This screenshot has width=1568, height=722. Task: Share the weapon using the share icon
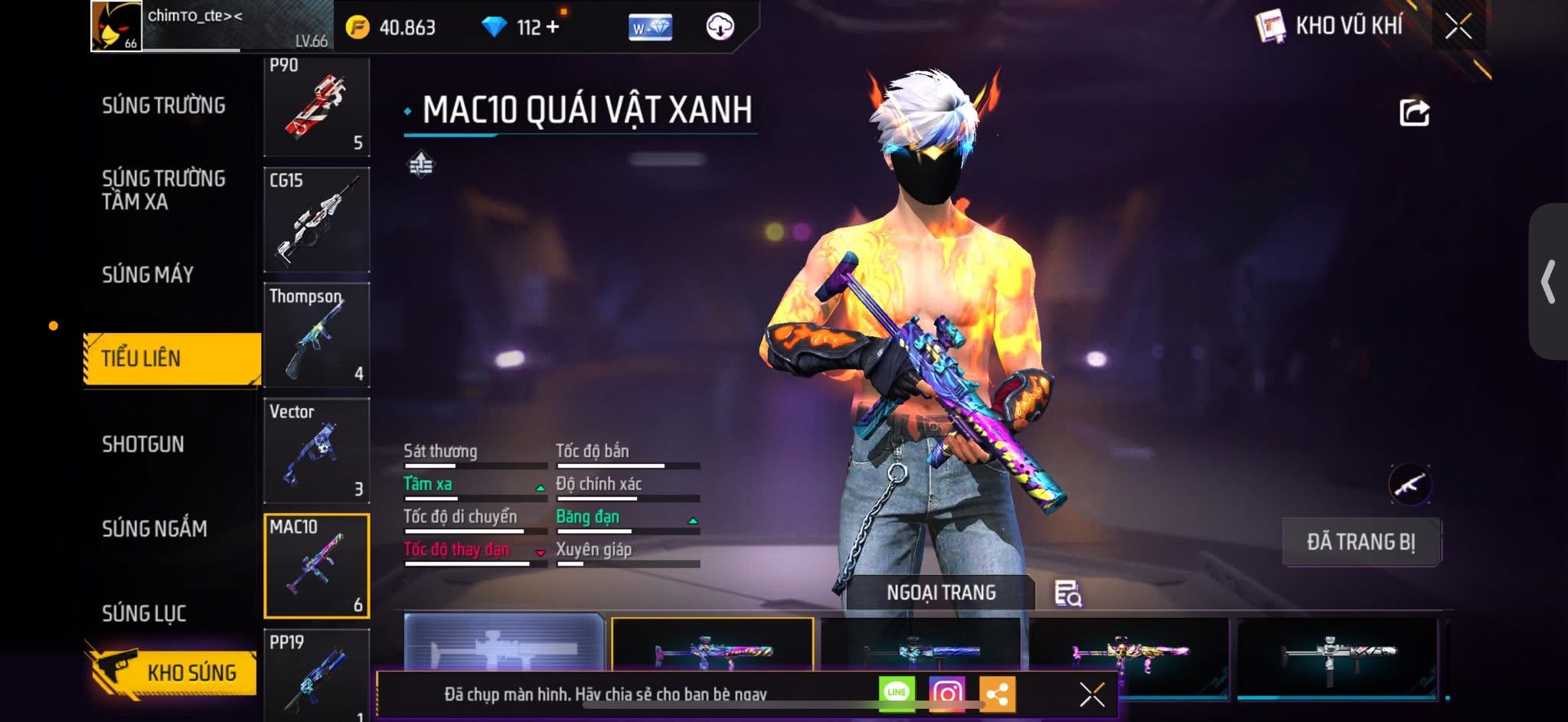click(x=1413, y=113)
